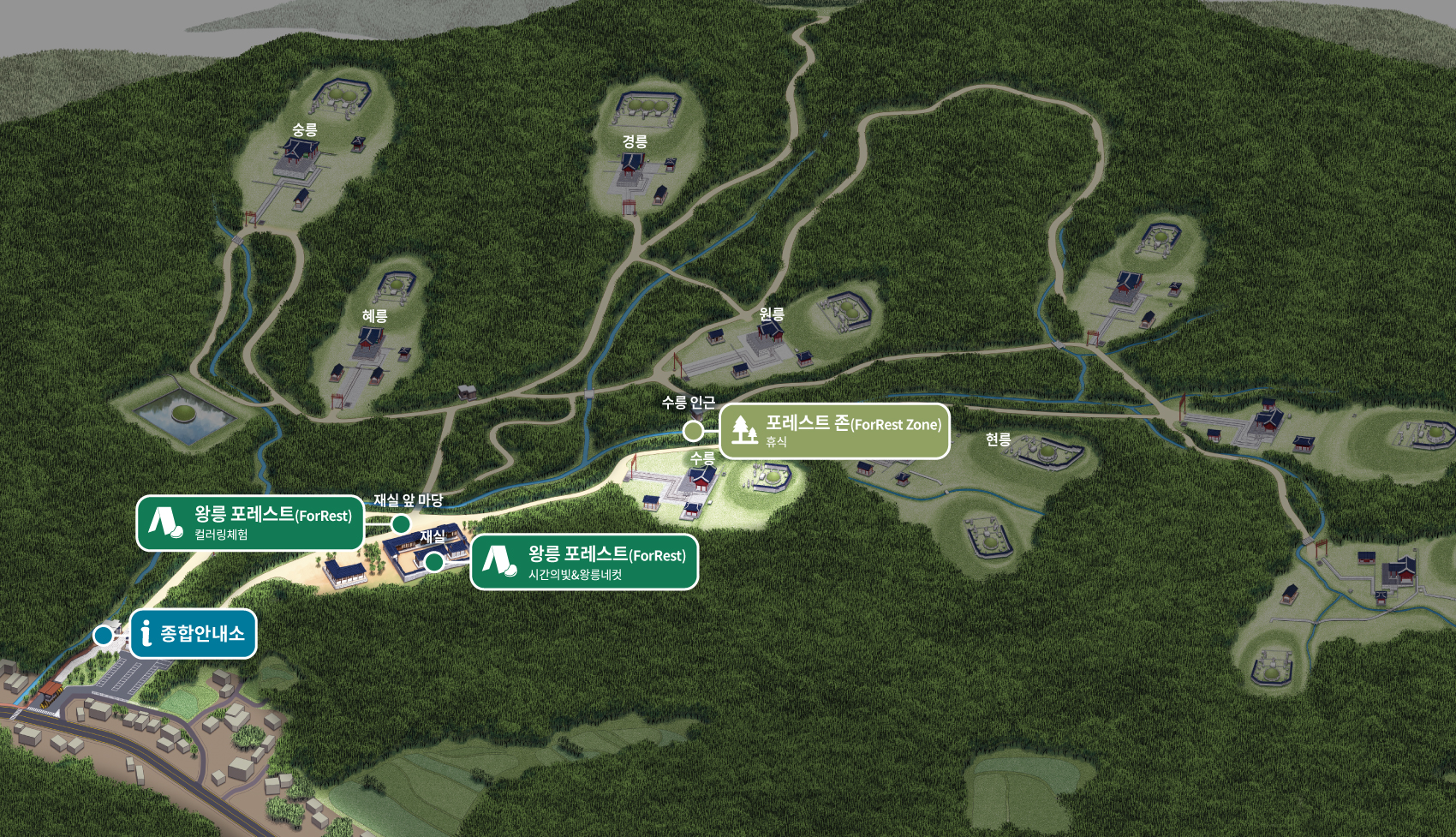Image resolution: width=1456 pixels, height=837 pixels.
Task: Open the 종합안내소 information label
Action: tap(194, 633)
